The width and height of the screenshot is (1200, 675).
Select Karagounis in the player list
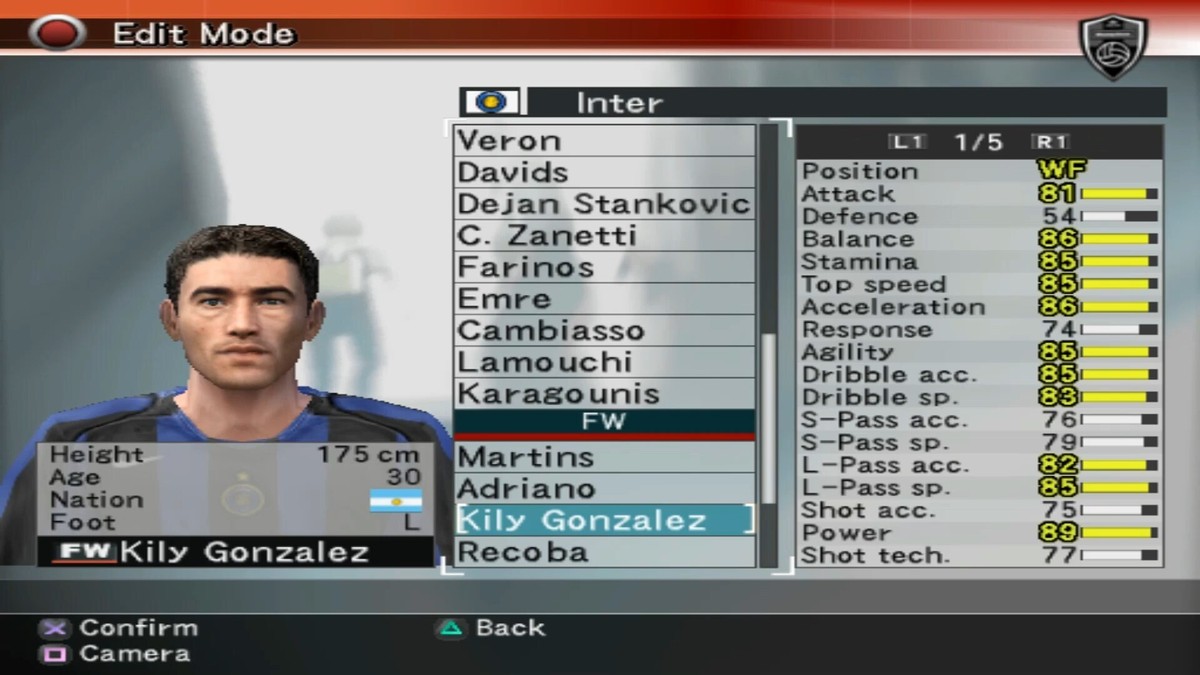604,394
